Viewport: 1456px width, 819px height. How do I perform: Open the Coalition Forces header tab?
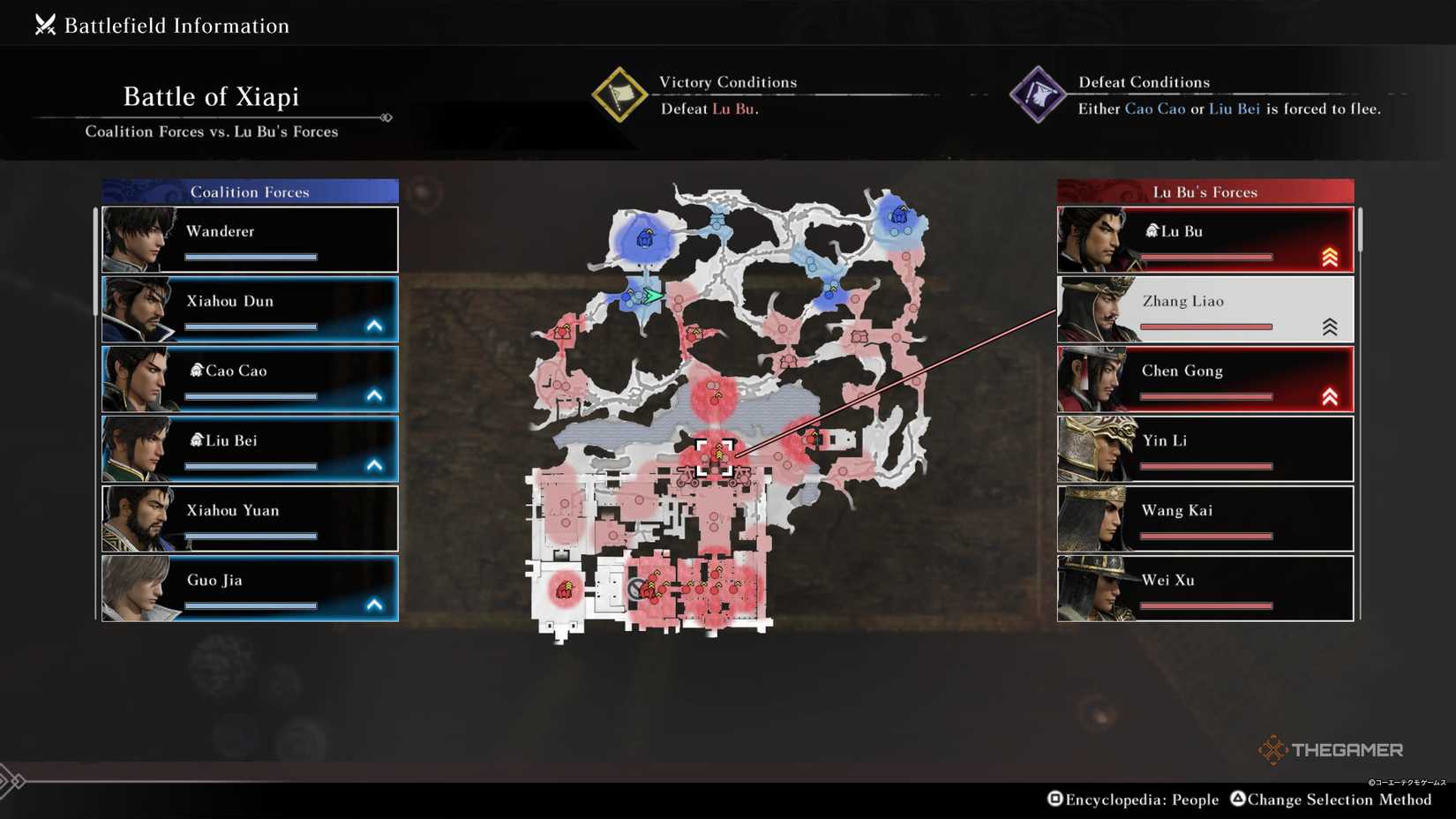coord(250,191)
